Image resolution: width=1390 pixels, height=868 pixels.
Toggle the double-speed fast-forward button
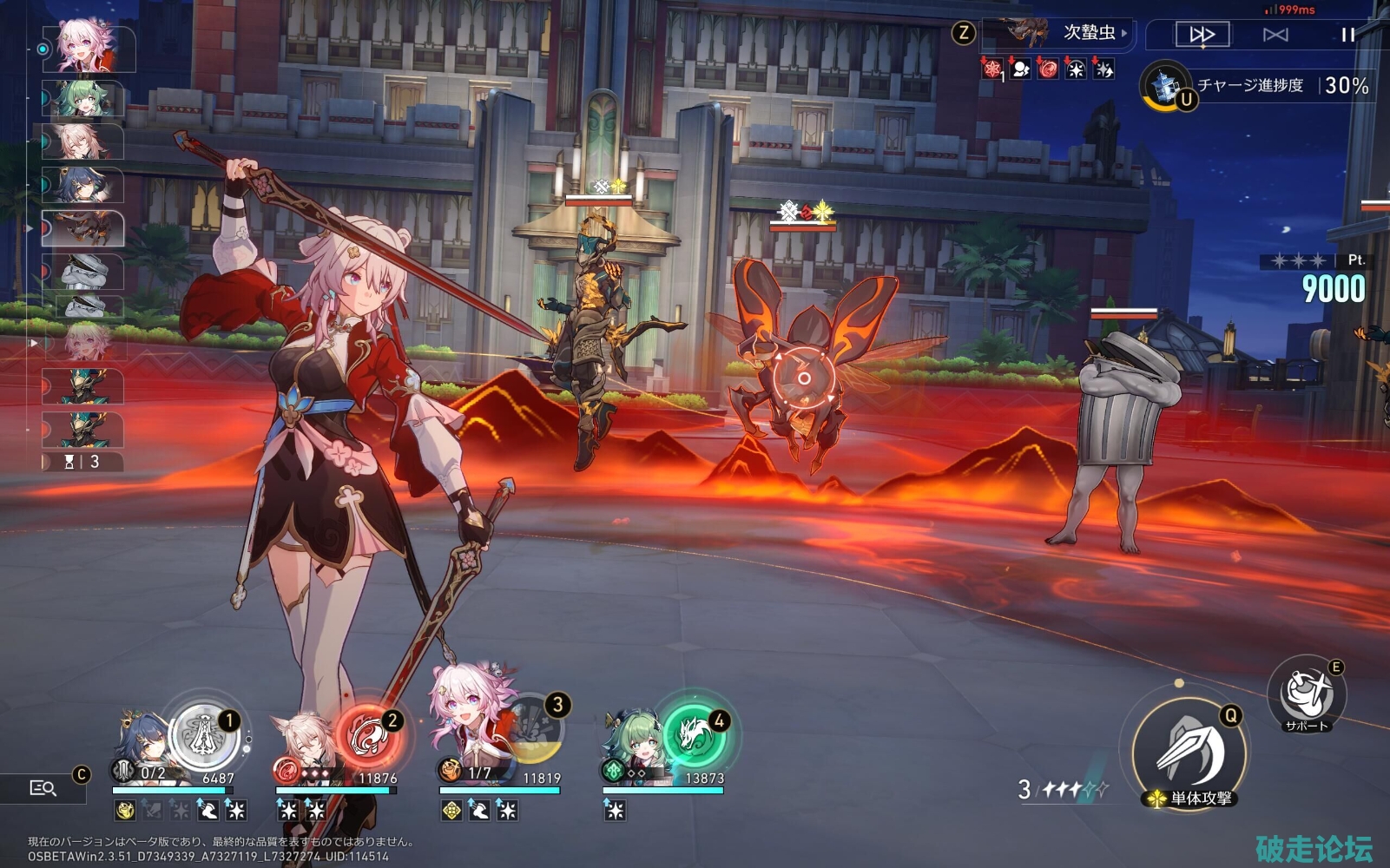coord(1202,35)
